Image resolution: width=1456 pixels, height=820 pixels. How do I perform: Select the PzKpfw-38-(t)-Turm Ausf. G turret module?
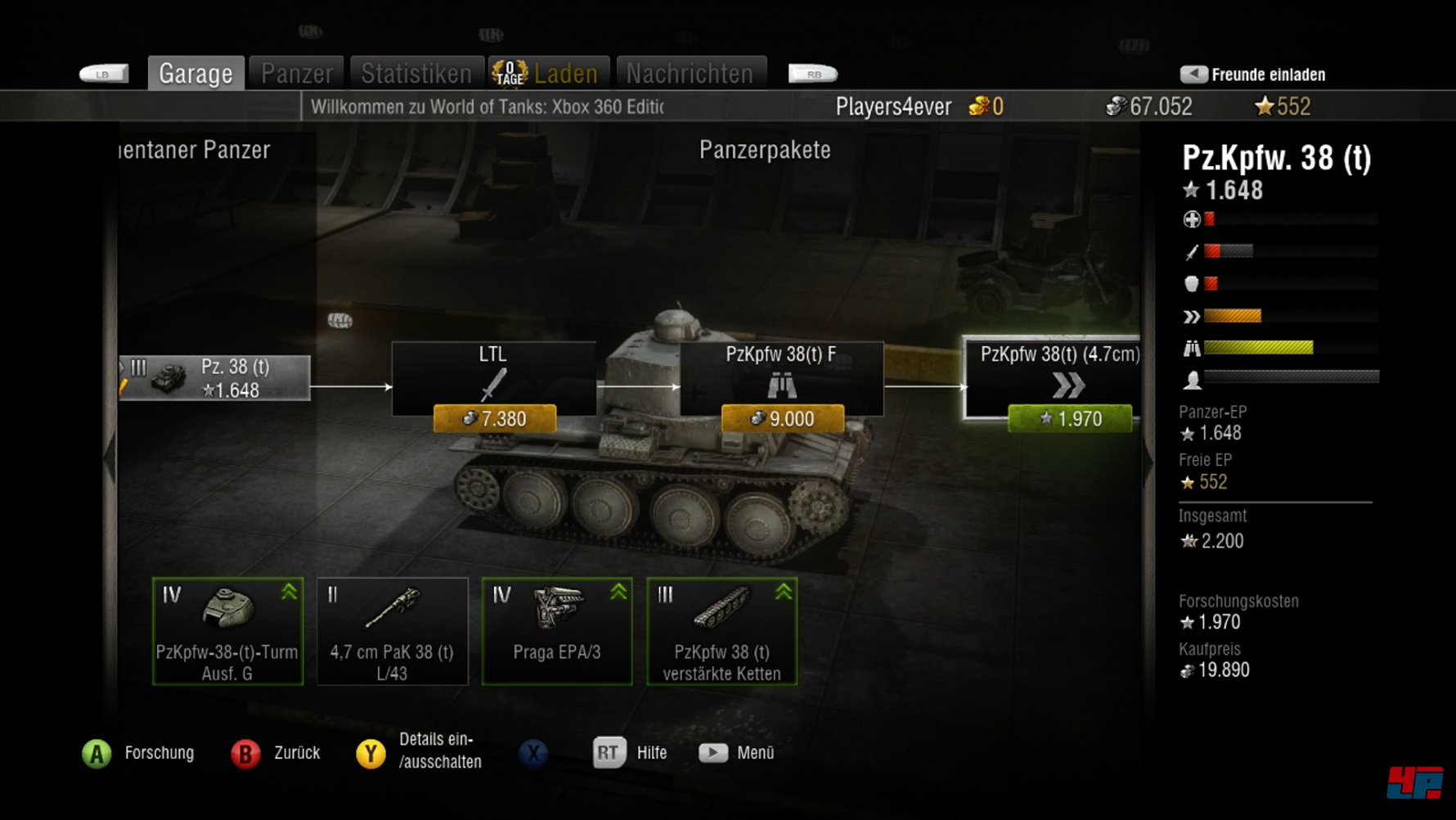click(227, 632)
